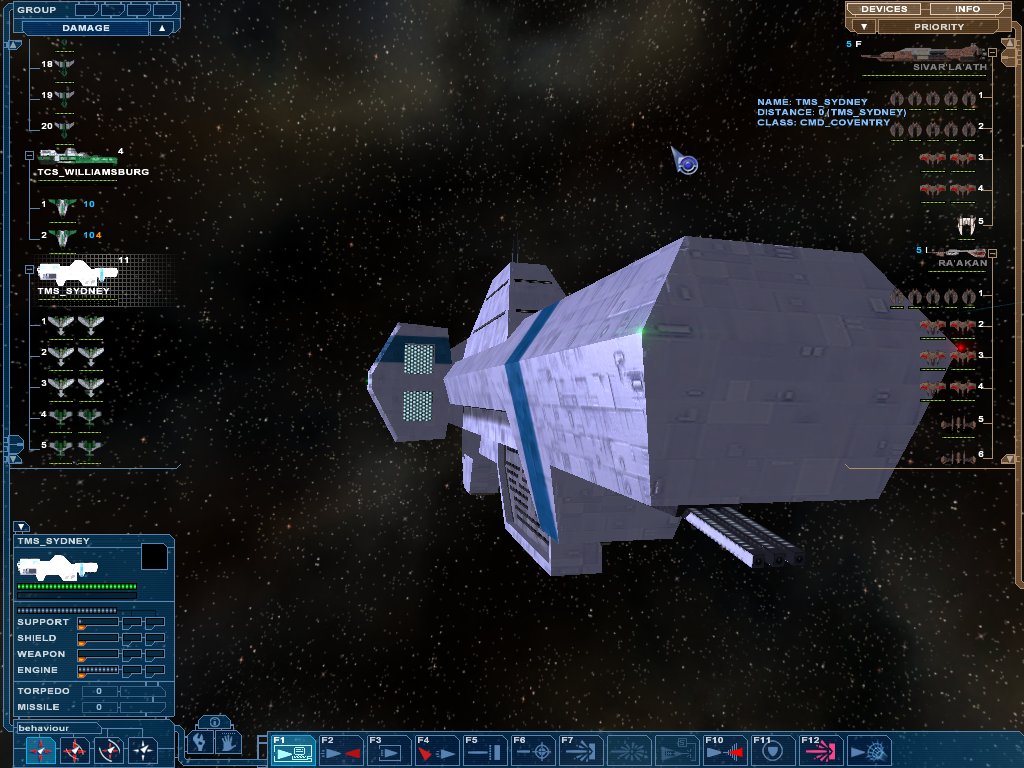Click the hand icon button
This screenshot has height=768, width=1024.
(228, 743)
